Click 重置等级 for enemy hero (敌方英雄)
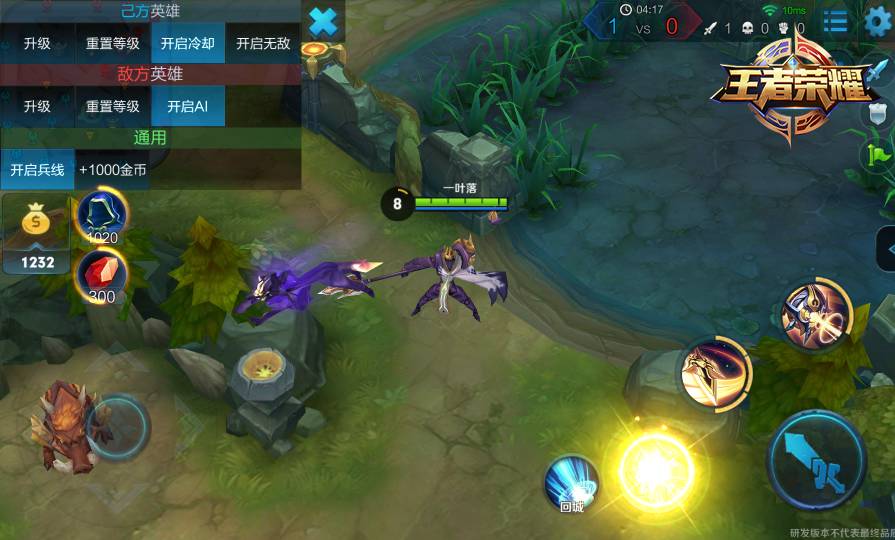Screen dimensions: 895x540 click(x=112, y=107)
